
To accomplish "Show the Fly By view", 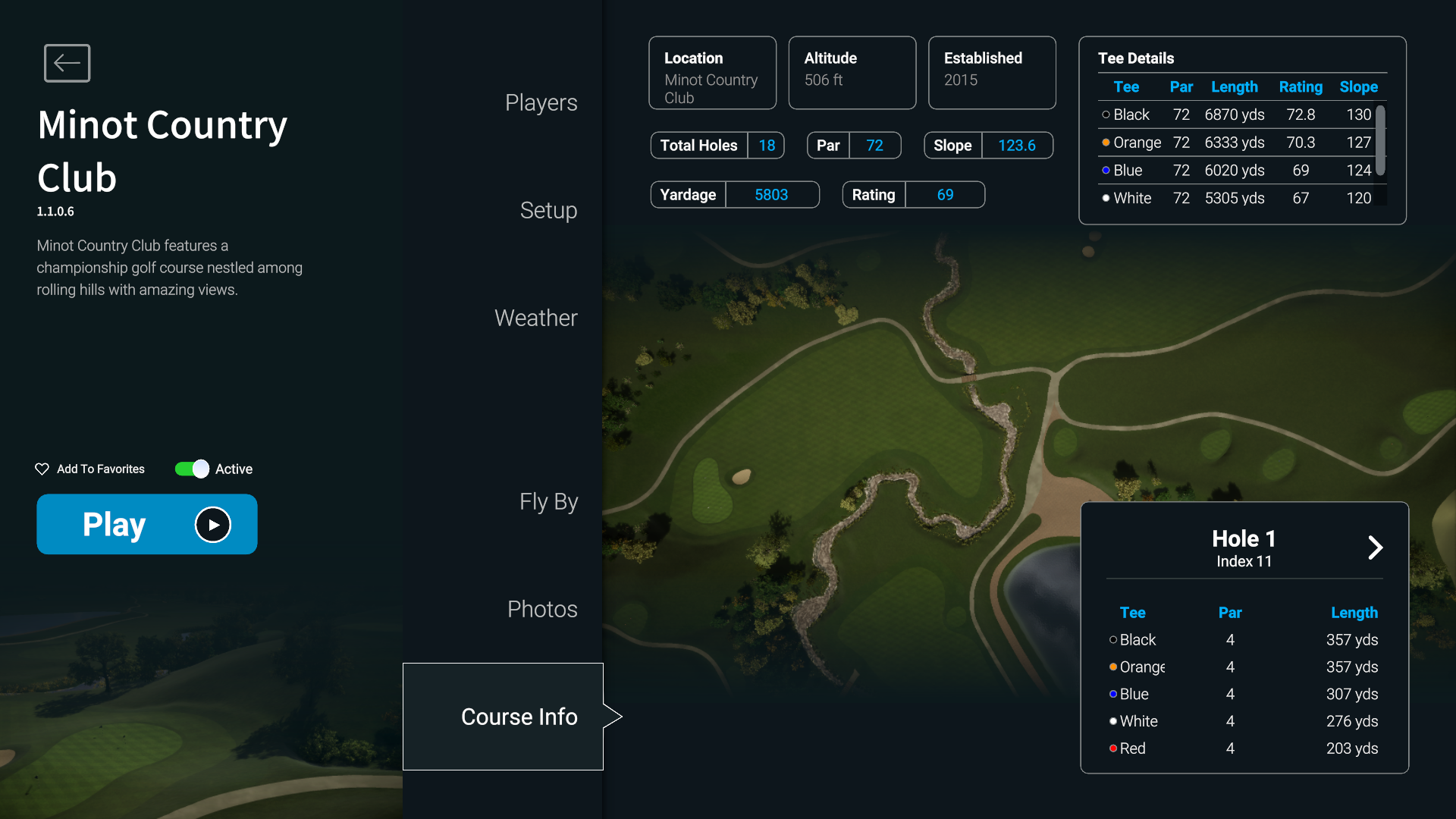I will [x=548, y=502].
